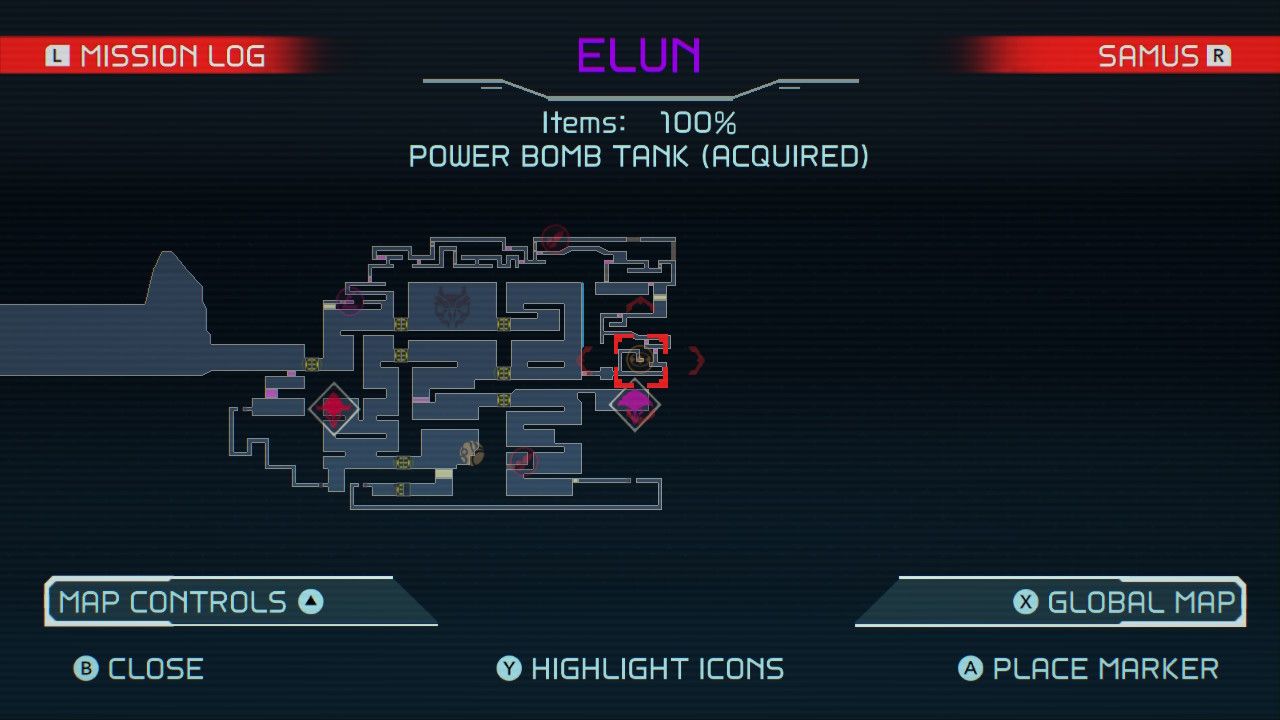
Task: Click the red diamond boss marker on the left
Action: pos(334,407)
